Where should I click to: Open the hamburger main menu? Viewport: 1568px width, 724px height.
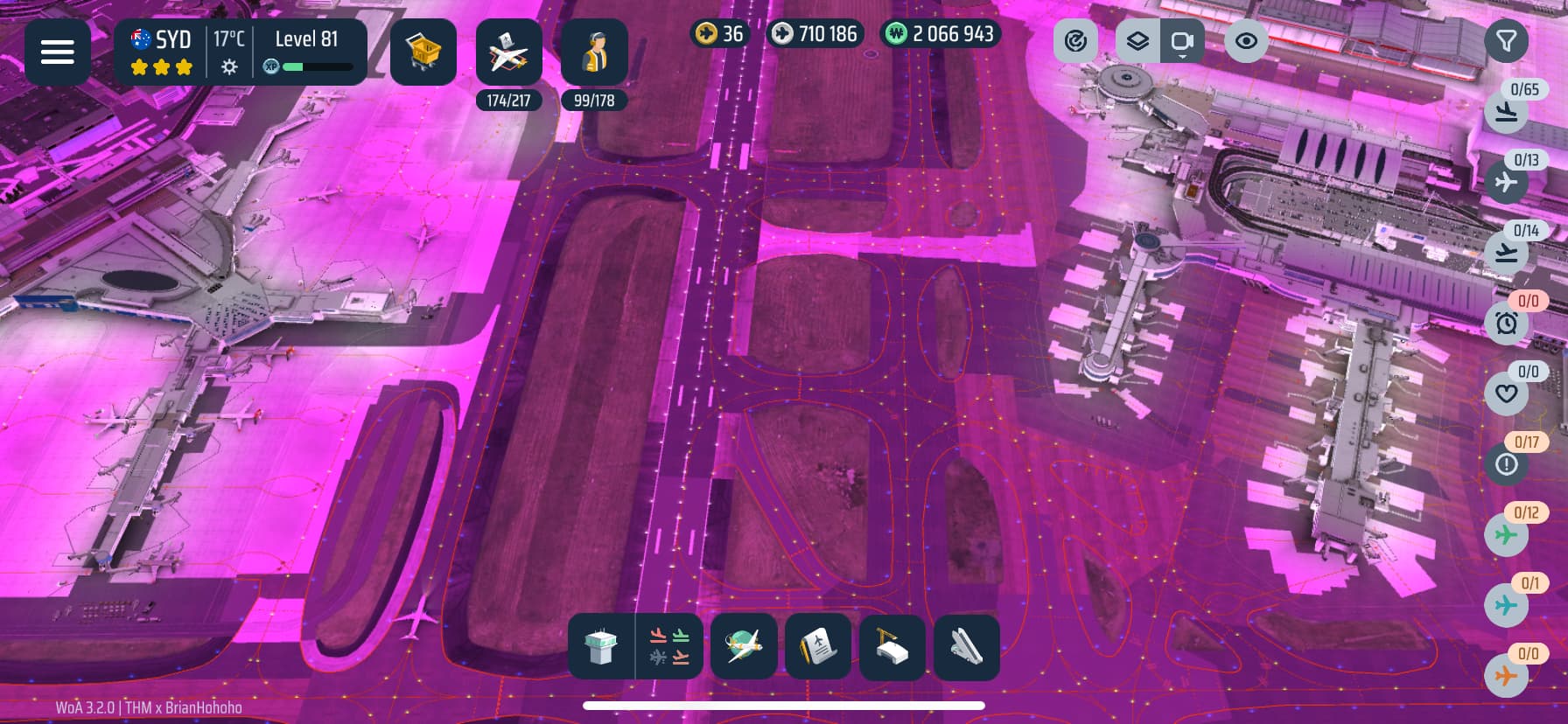(58, 52)
